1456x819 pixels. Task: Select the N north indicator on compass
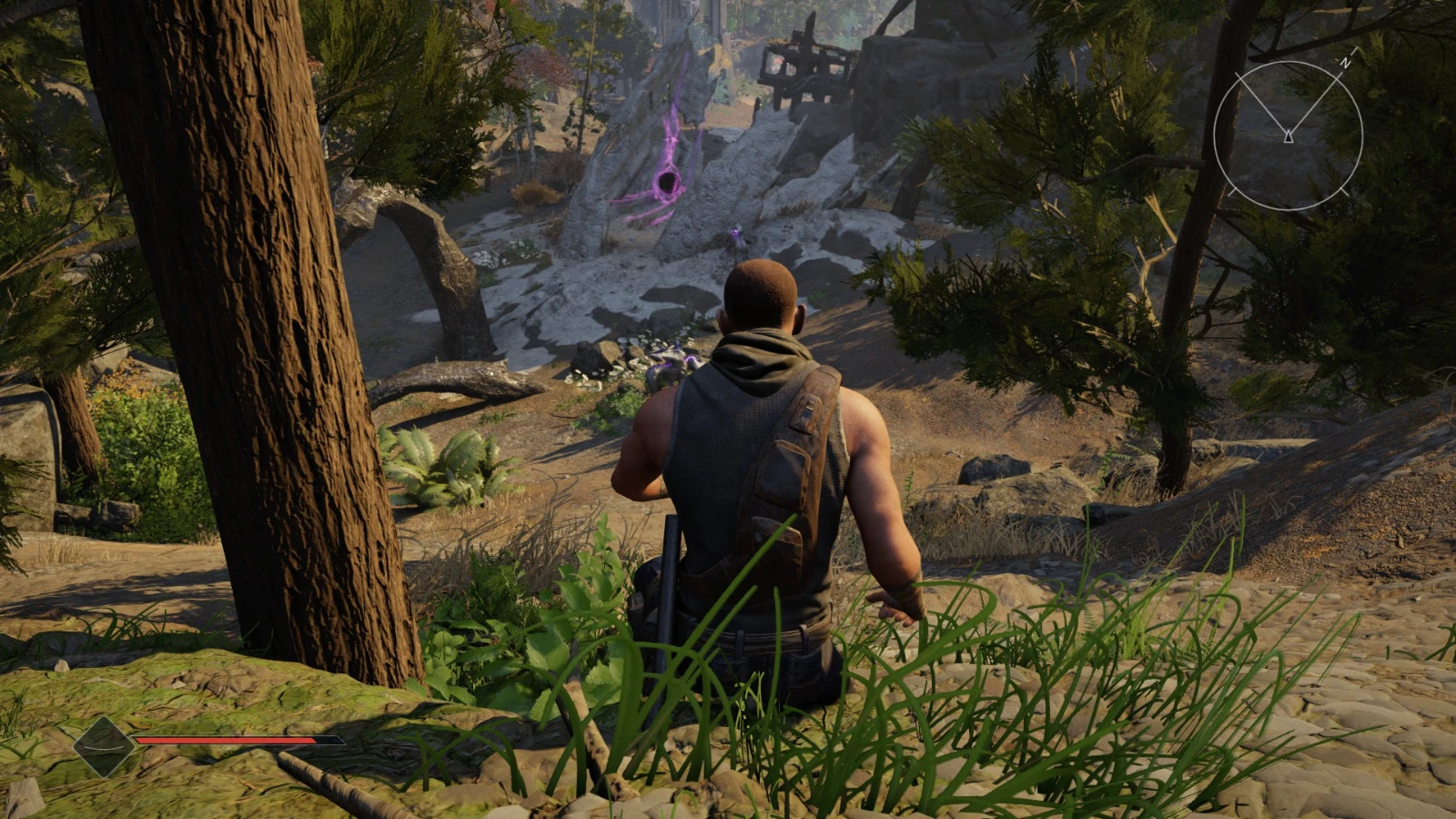(x=1346, y=64)
